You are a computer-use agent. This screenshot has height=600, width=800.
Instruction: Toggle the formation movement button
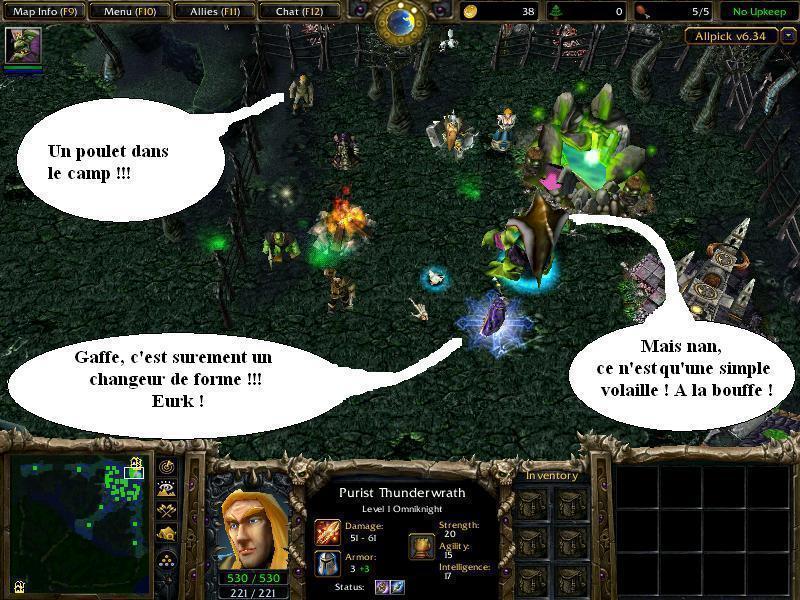pyautogui.click(x=166, y=559)
